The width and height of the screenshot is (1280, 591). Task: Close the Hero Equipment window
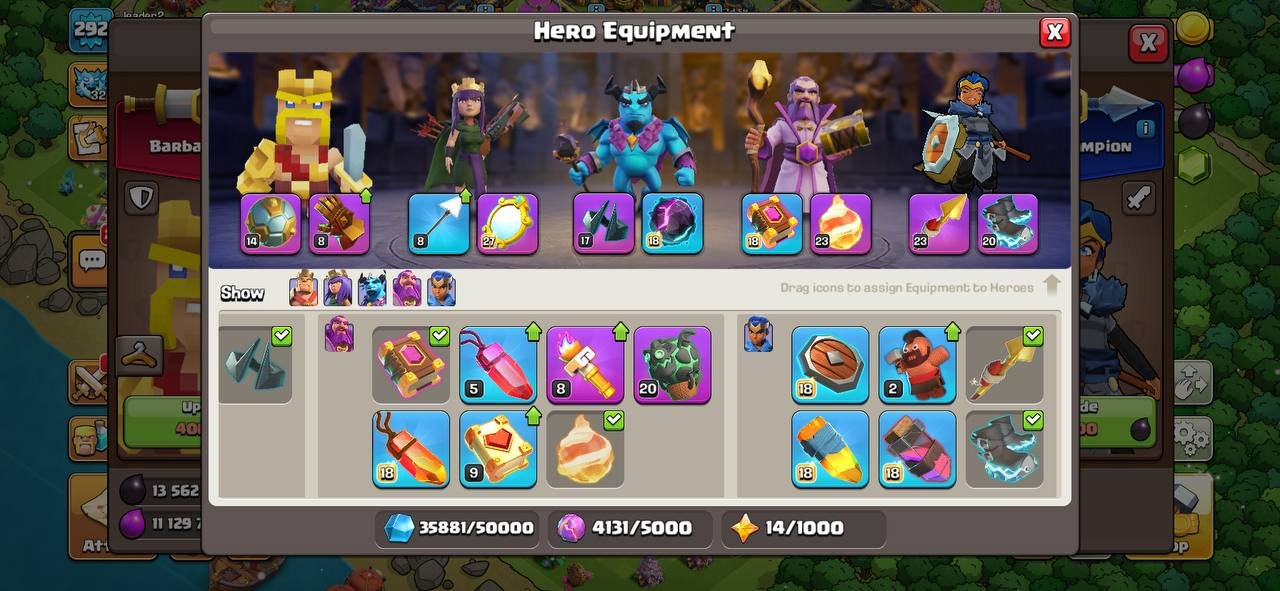[x=1054, y=33]
